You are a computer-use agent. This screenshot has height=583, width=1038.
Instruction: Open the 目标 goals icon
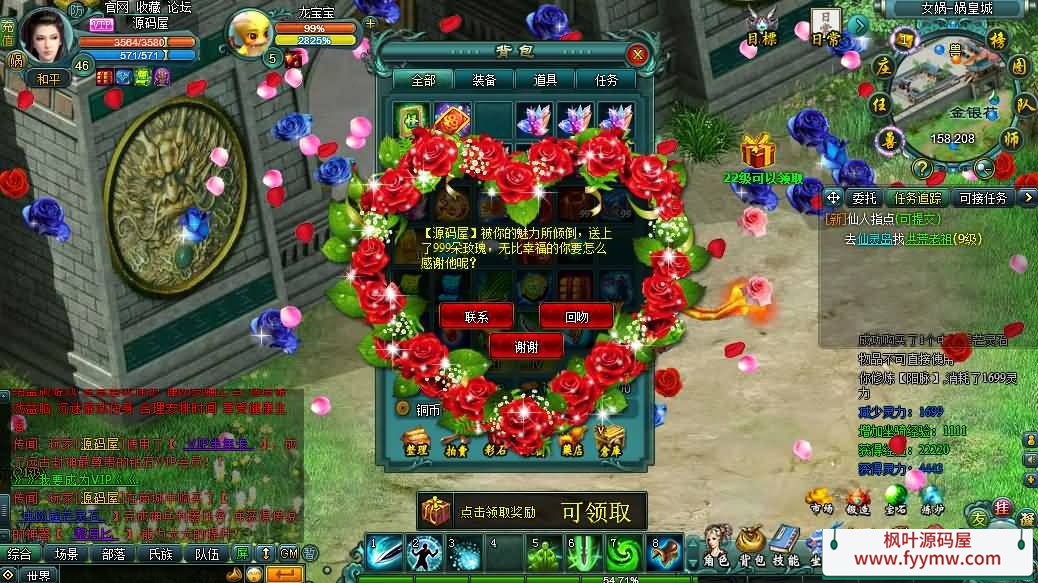tap(762, 27)
